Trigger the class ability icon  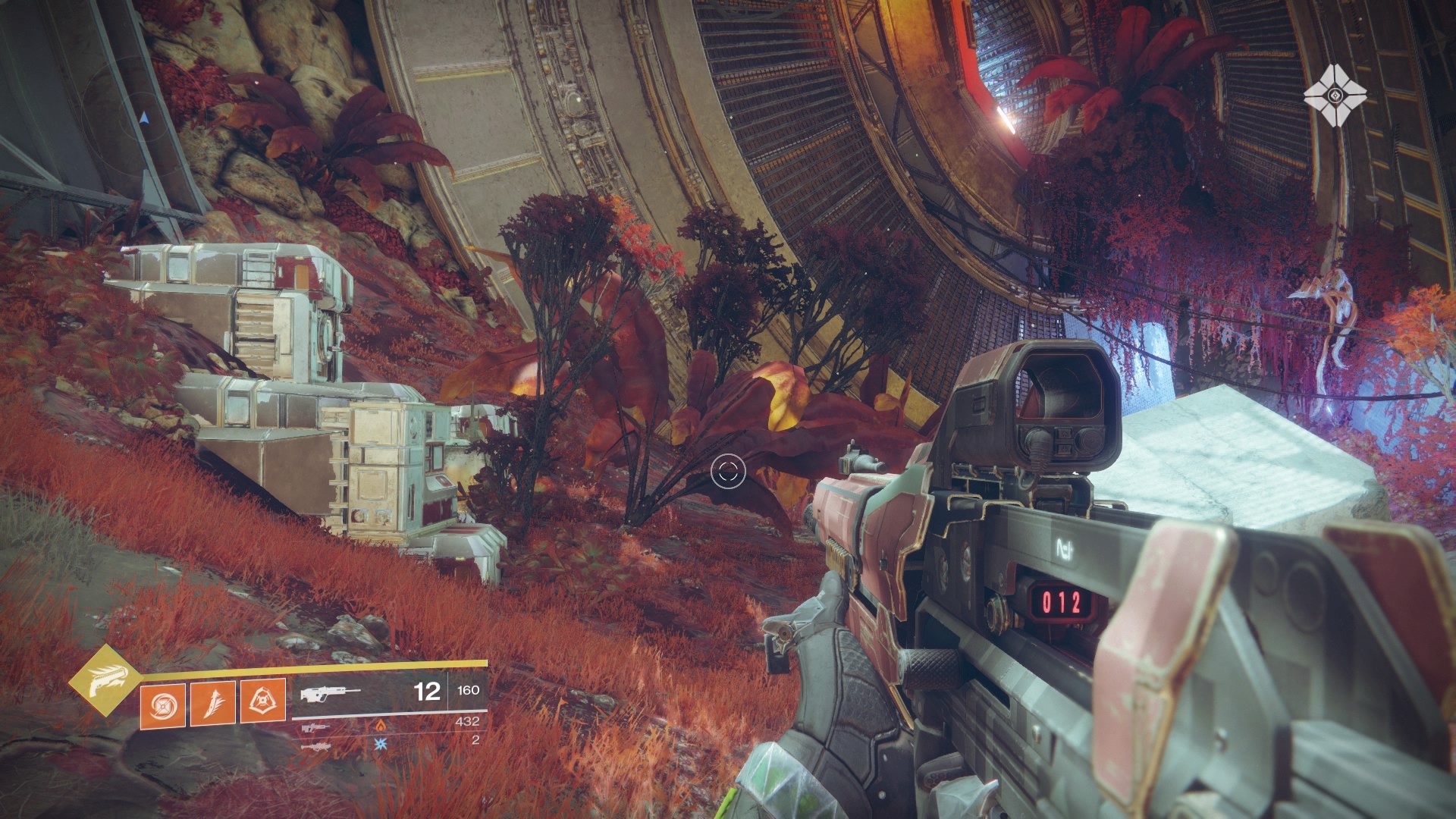tap(262, 701)
